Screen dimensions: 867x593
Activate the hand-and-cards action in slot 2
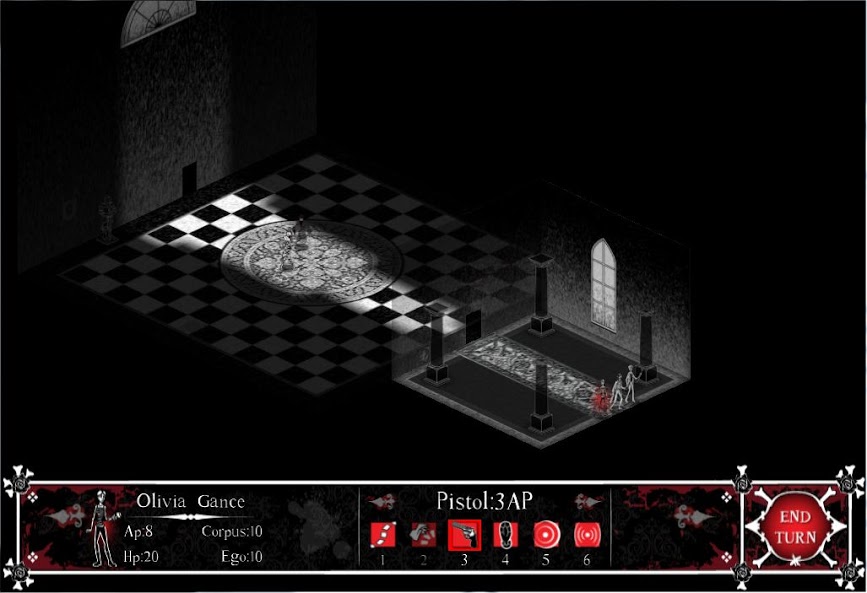click(423, 534)
